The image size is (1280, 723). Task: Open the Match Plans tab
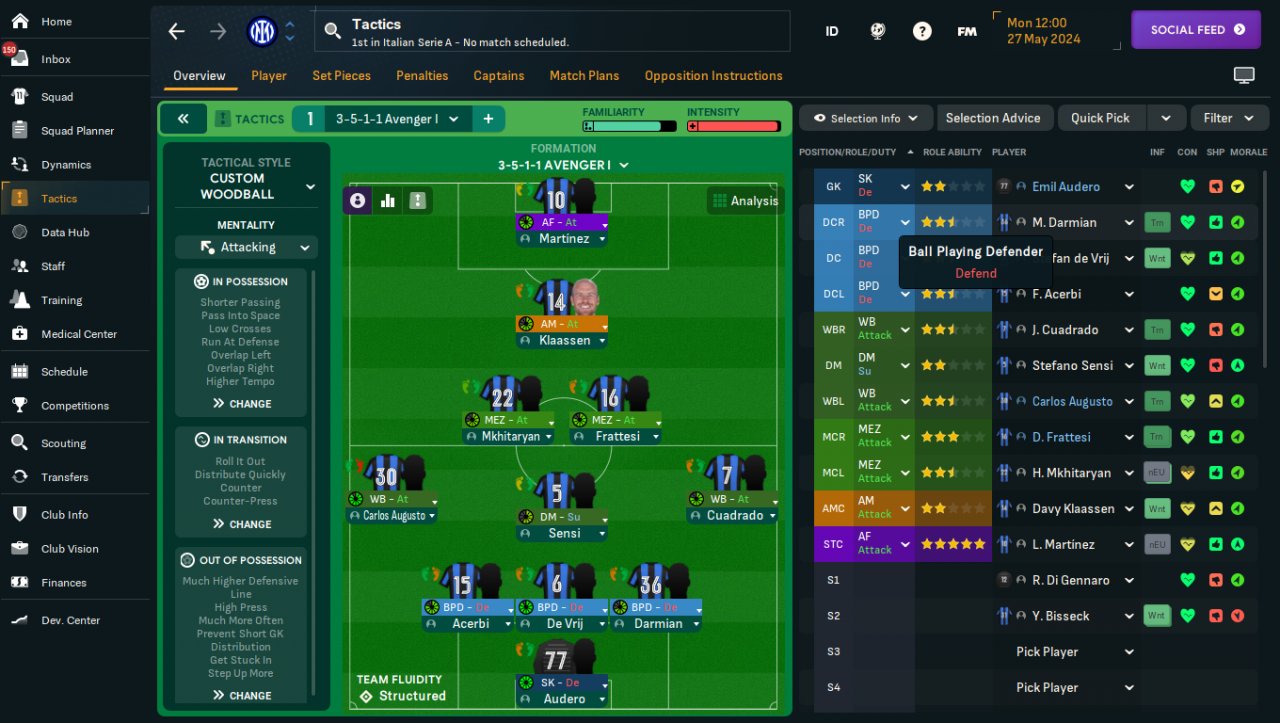(584, 76)
